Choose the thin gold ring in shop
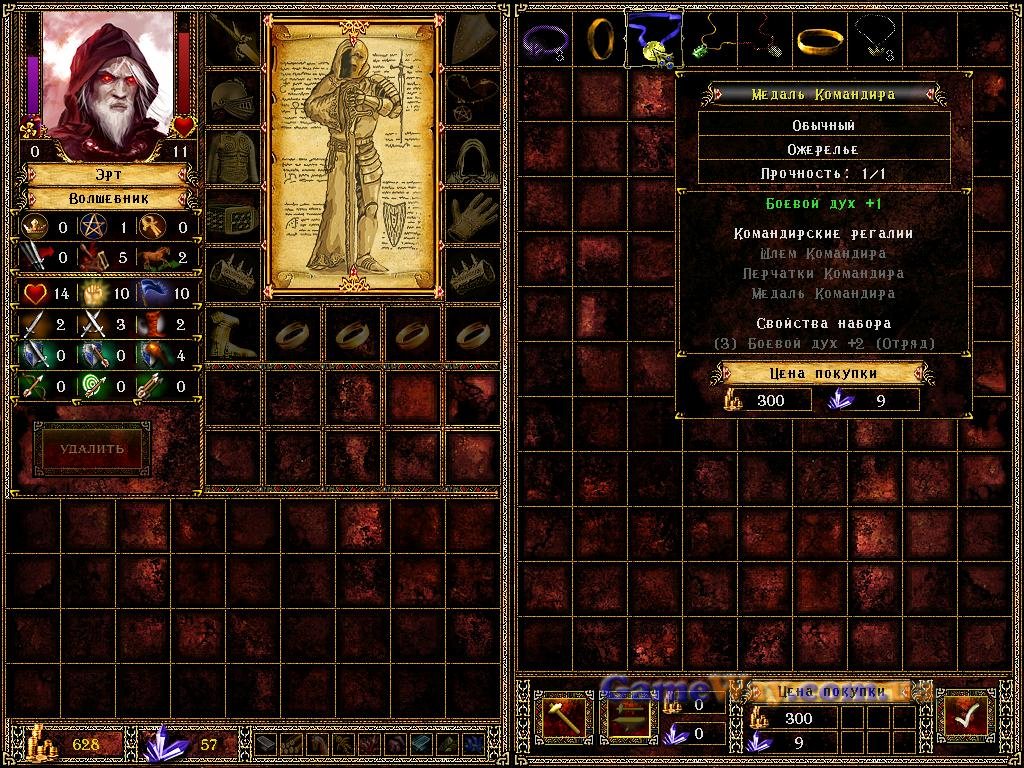Viewport: 1024px width, 768px height. (600, 38)
